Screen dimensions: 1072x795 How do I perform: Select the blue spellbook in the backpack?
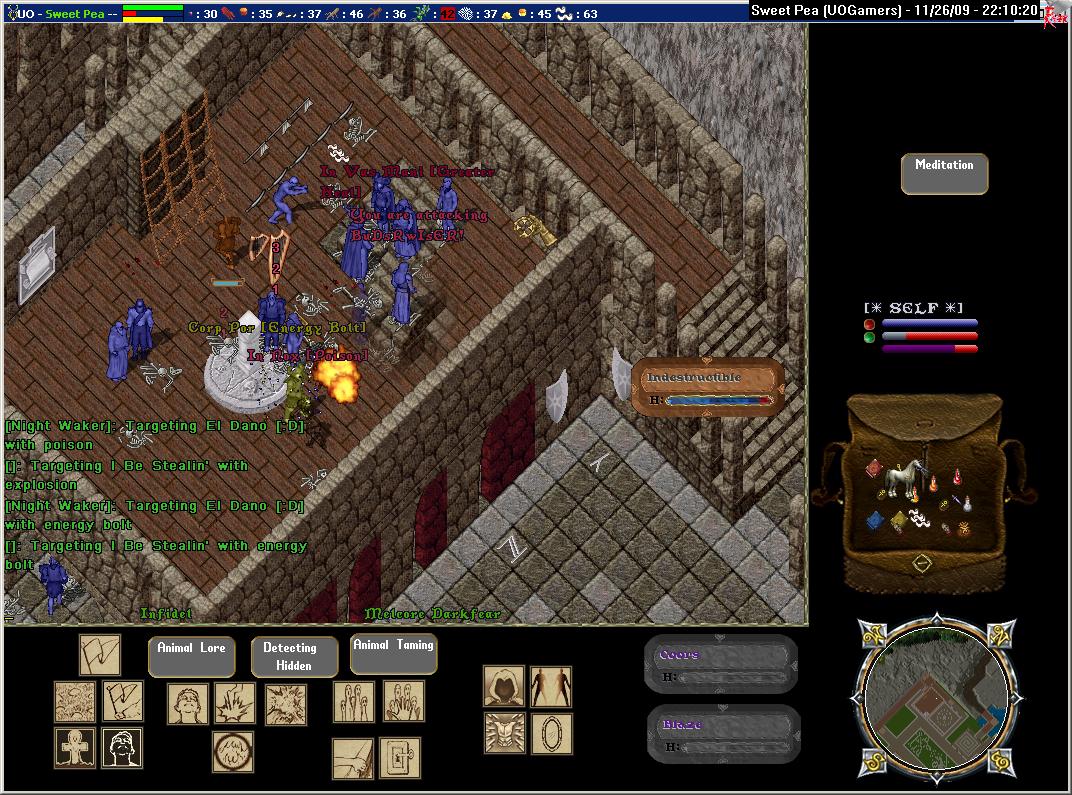coord(874,520)
